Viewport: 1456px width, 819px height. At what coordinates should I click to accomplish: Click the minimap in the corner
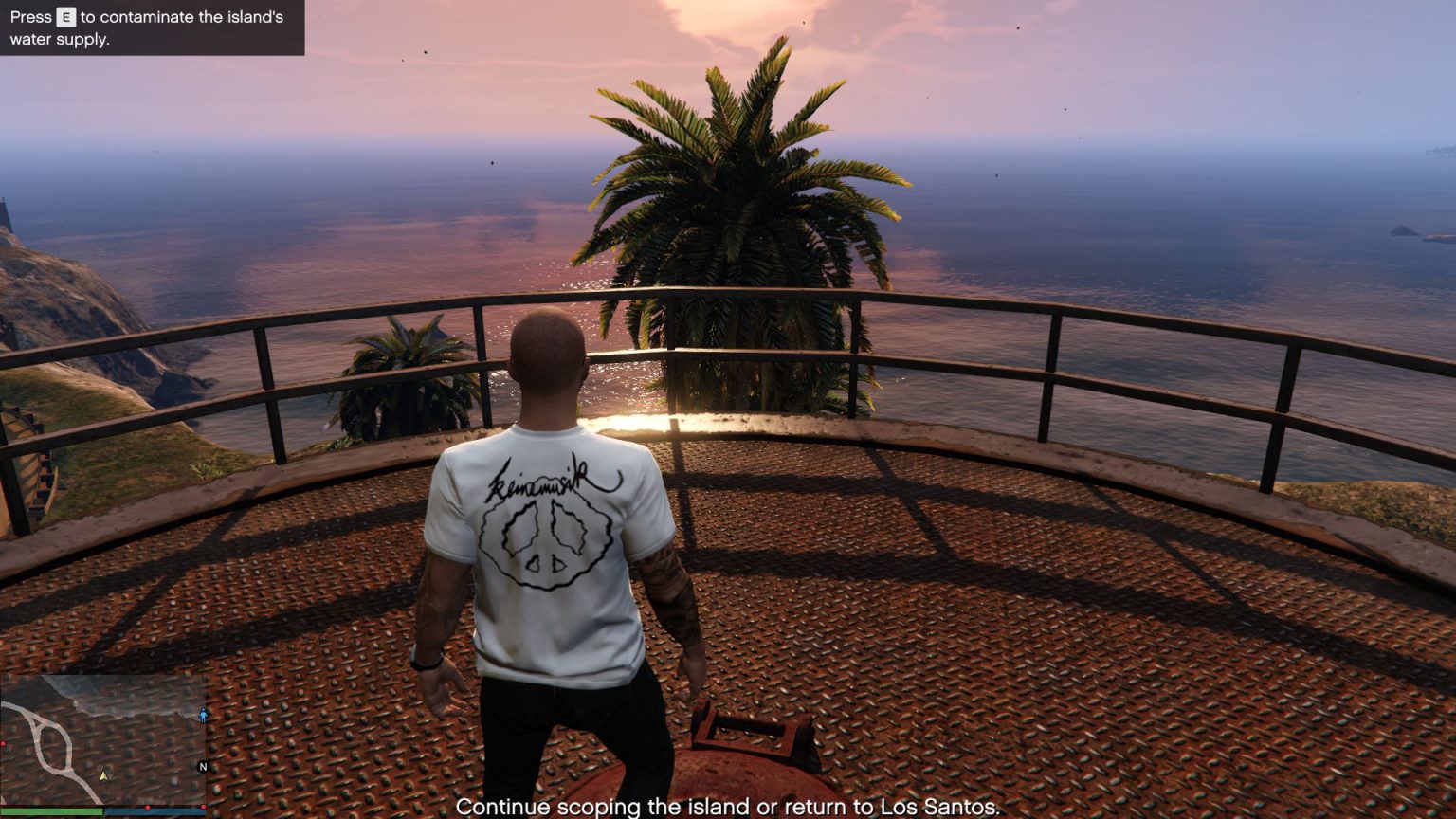point(102,740)
